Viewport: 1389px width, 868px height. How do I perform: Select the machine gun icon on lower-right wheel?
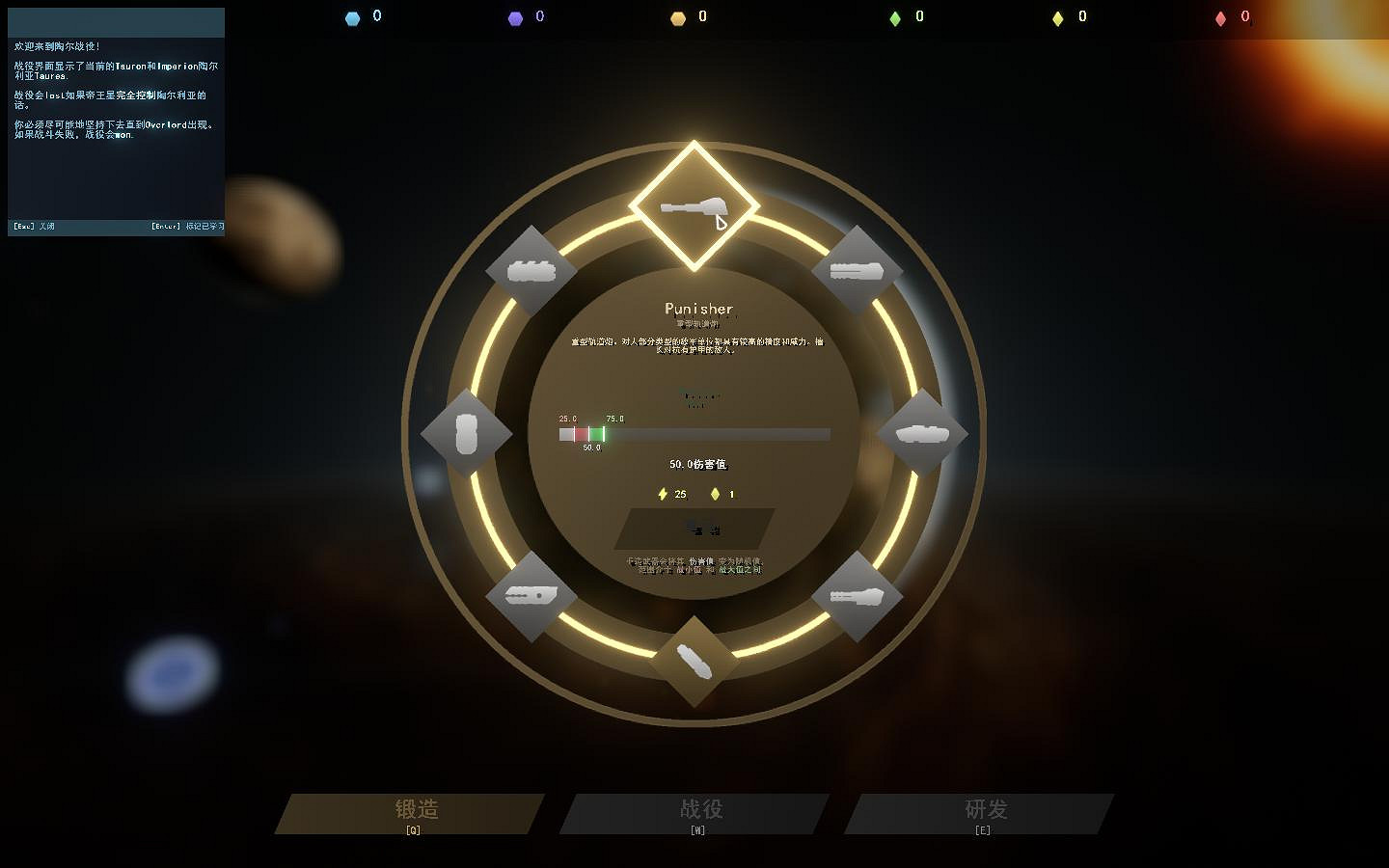(858, 597)
